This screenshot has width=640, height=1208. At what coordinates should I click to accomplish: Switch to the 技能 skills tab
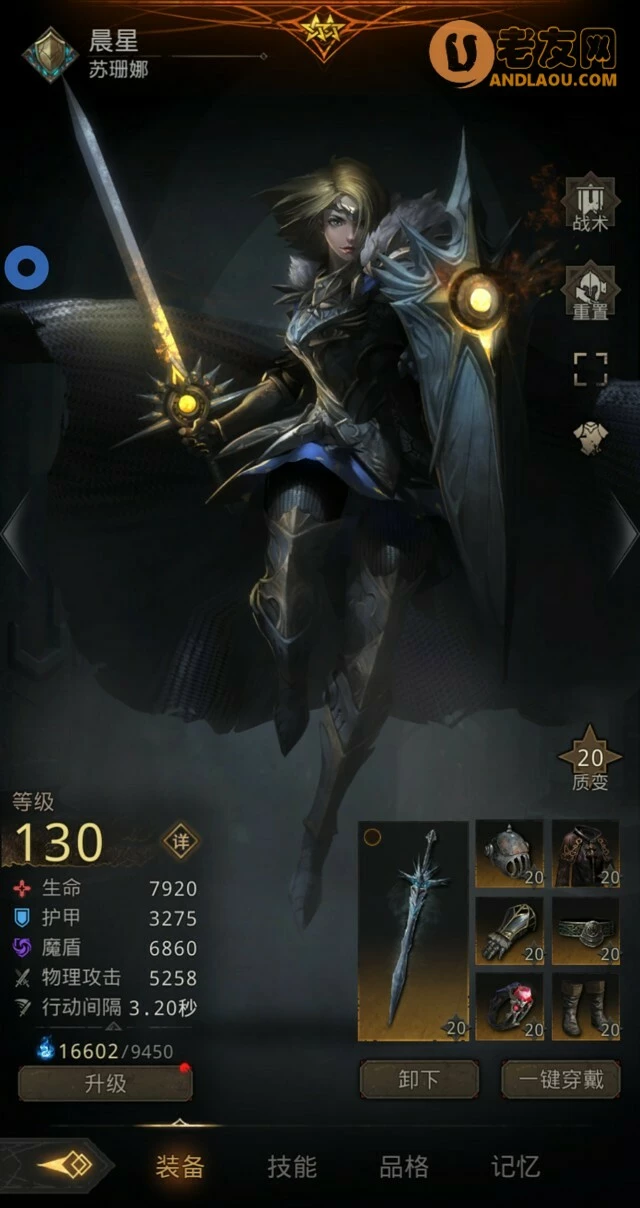click(x=292, y=1166)
